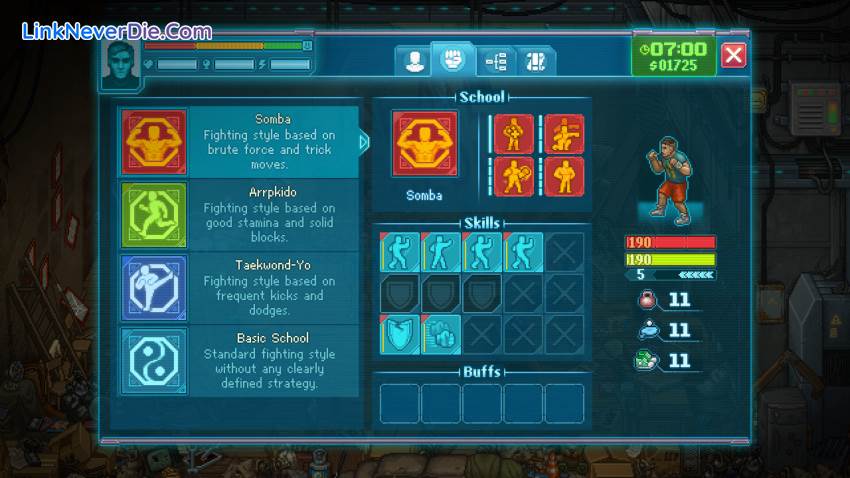Click the large Somba school emblem

click(424, 143)
